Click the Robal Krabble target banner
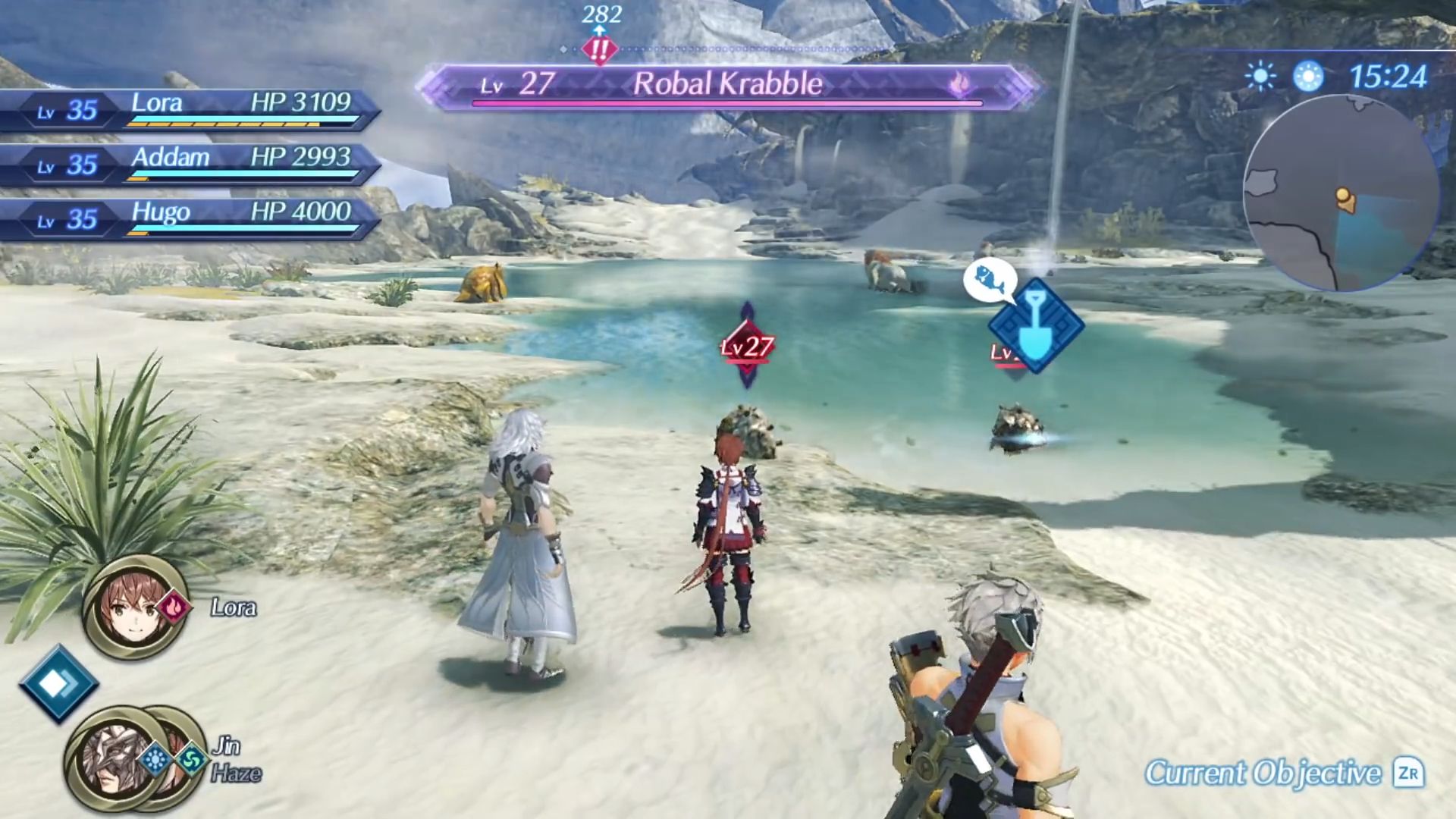The width and height of the screenshot is (1456, 819). [x=726, y=85]
